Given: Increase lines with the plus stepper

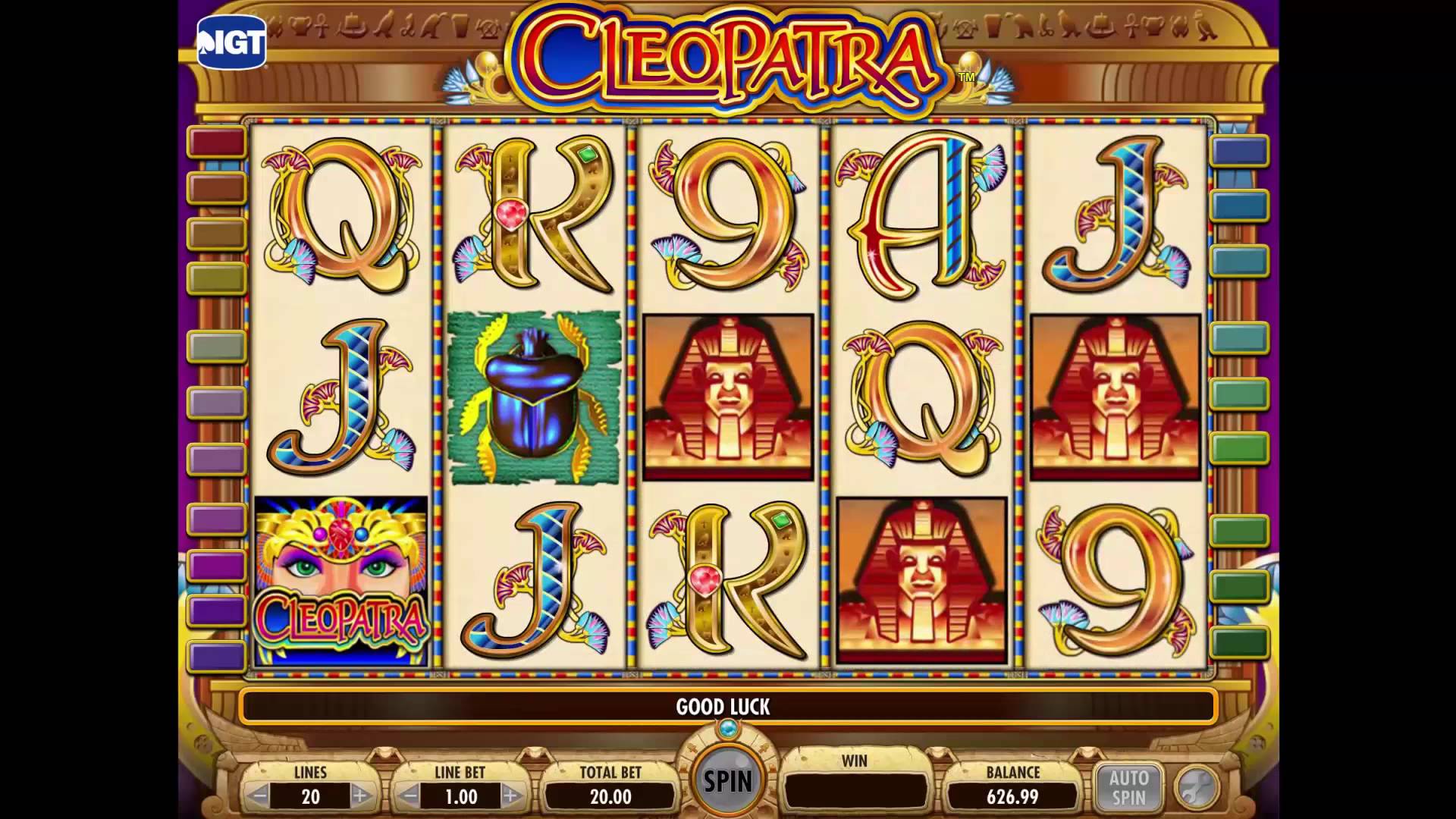Looking at the screenshot, I should [362, 795].
